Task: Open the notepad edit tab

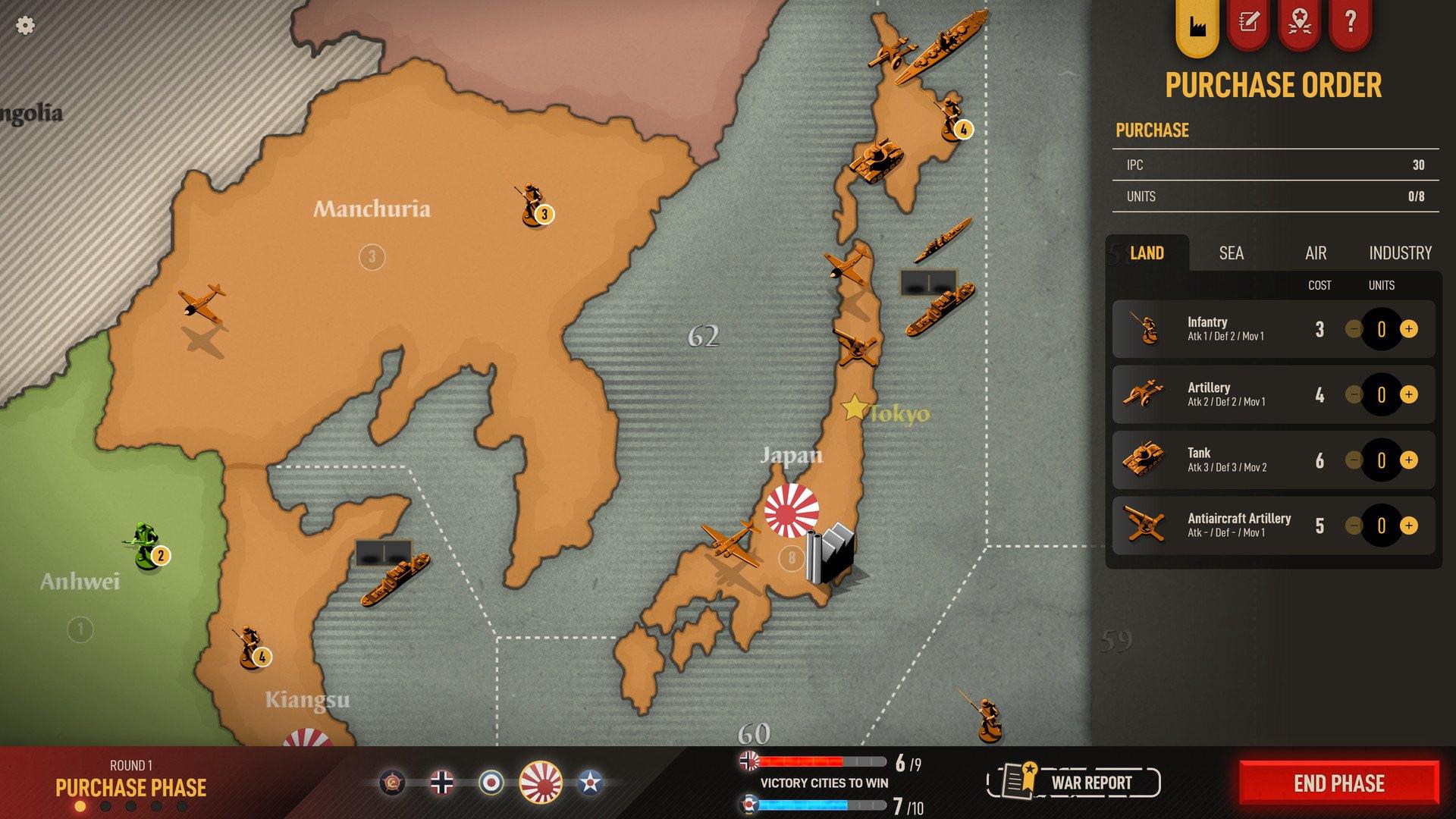Action: (x=1248, y=23)
